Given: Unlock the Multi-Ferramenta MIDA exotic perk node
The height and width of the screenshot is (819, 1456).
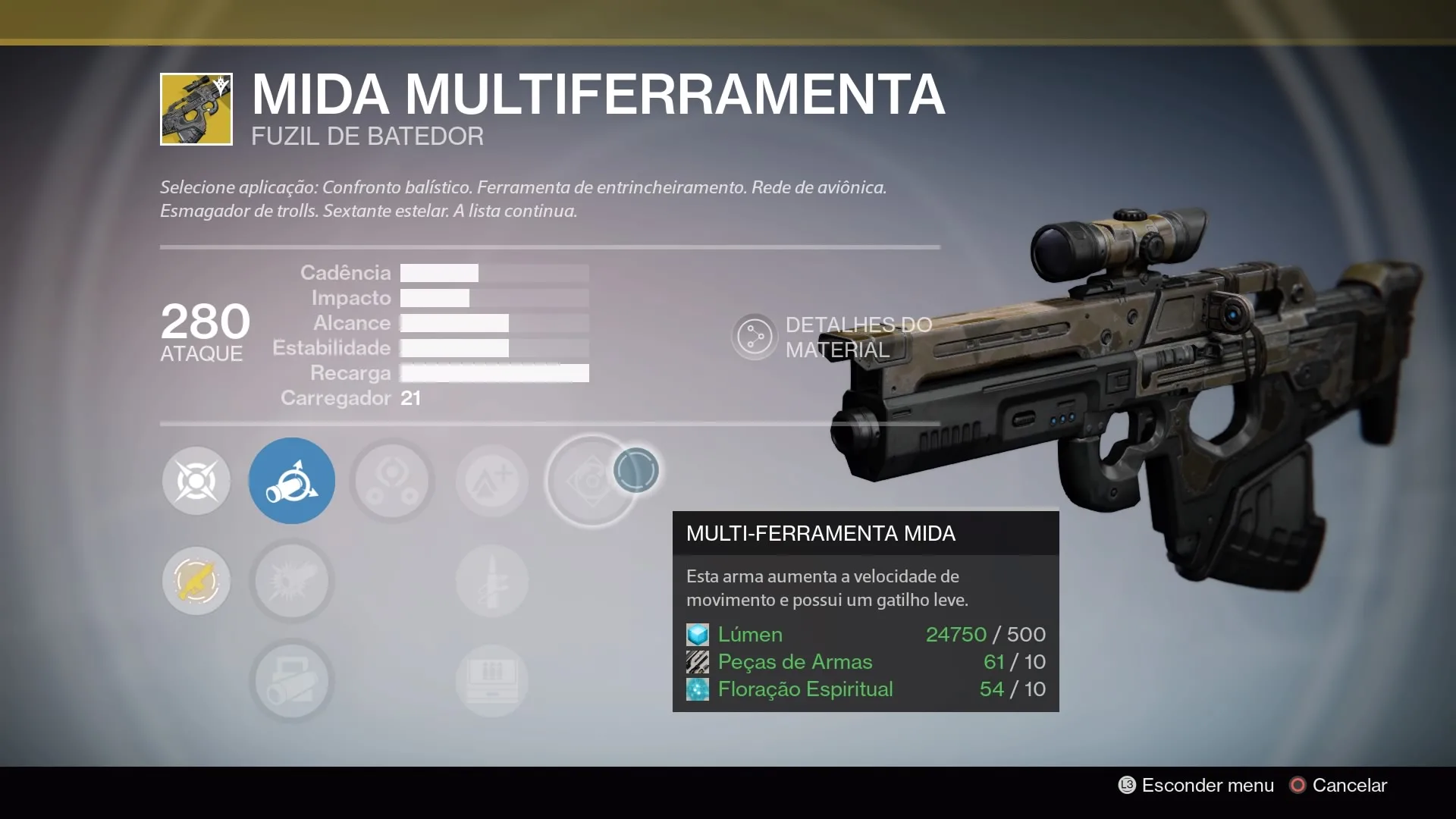Looking at the screenshot, I should tap(591, 481).
